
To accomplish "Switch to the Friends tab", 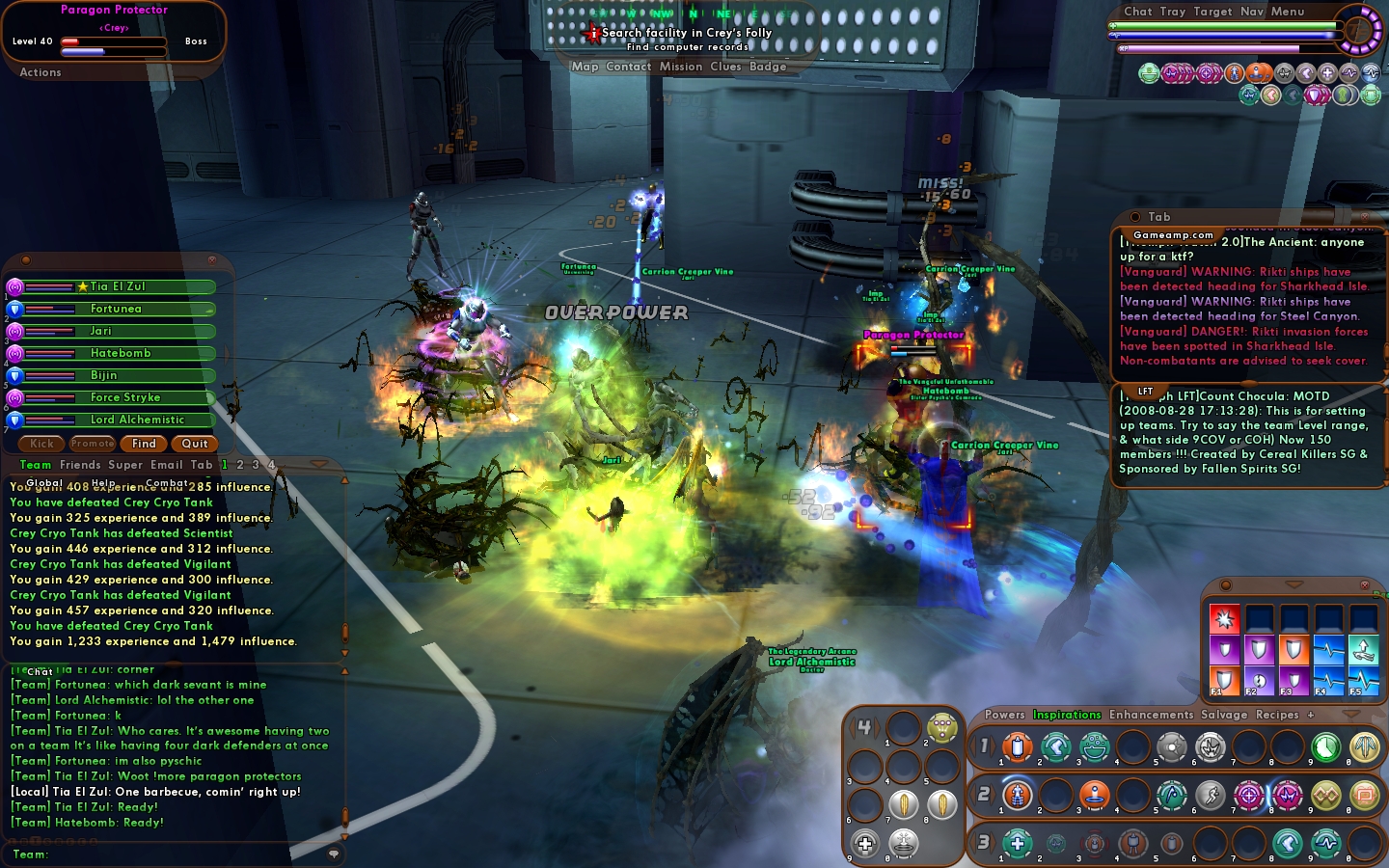I will 80,465.
